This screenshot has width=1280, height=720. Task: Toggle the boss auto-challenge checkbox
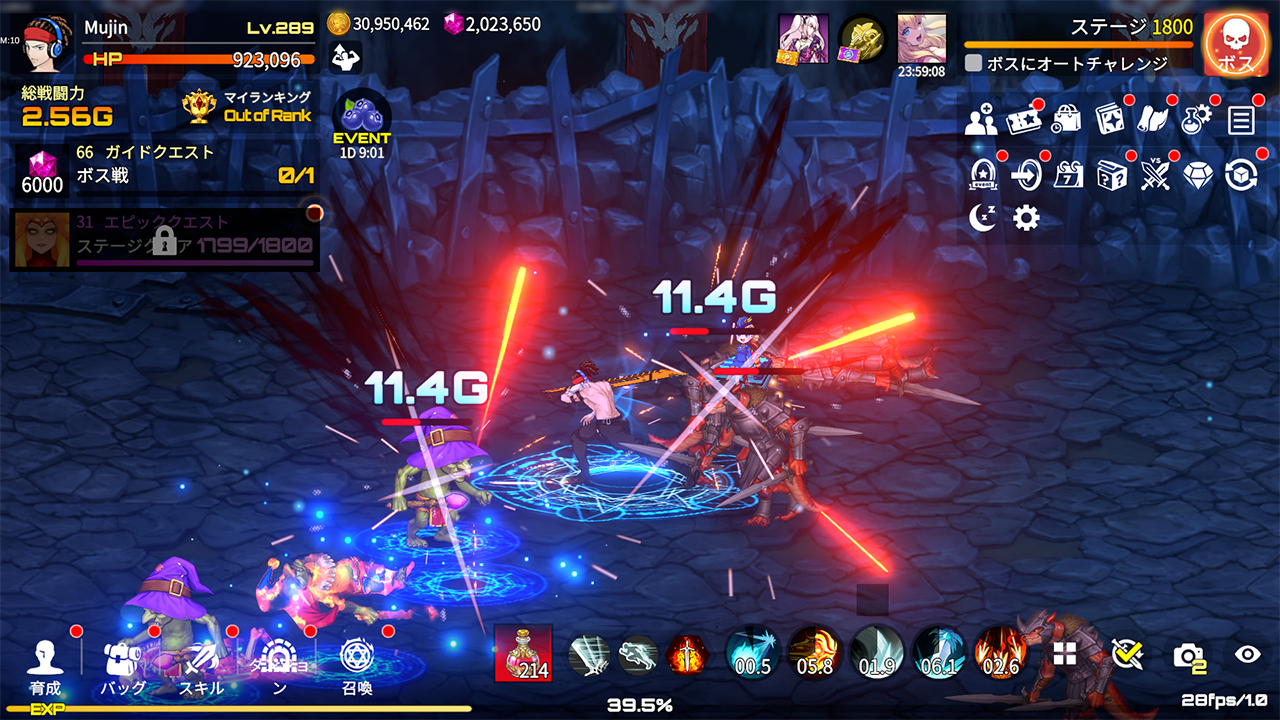click(x=973, y=63)
